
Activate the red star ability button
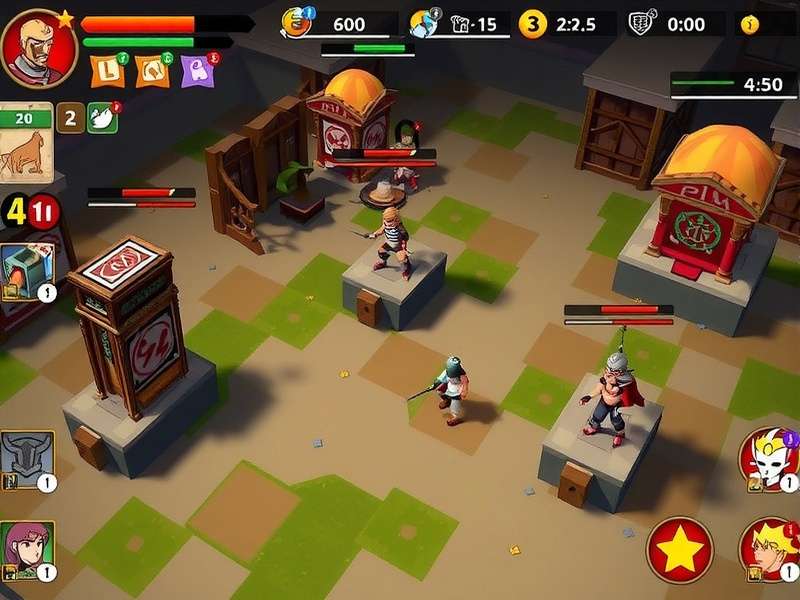coord(680,551)
